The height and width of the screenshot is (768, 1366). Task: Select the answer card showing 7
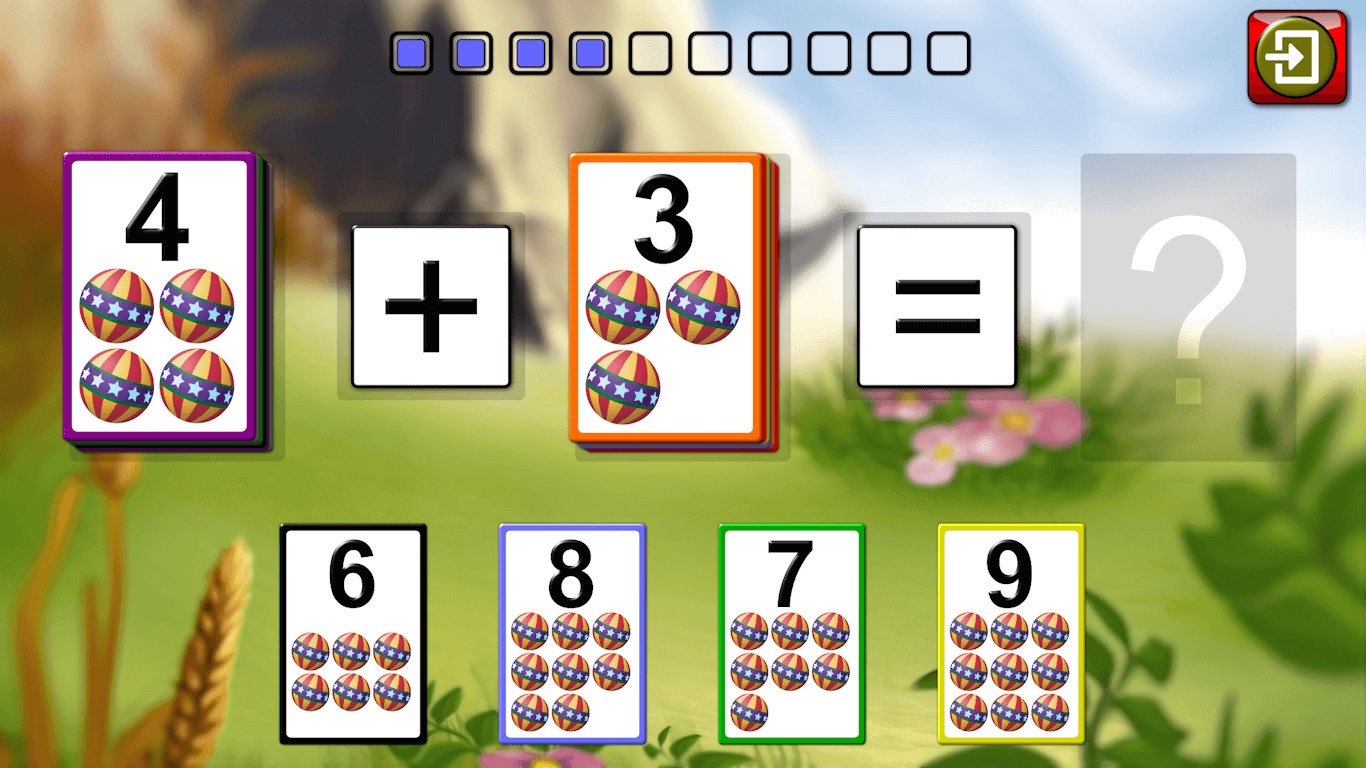pos(790,630)
